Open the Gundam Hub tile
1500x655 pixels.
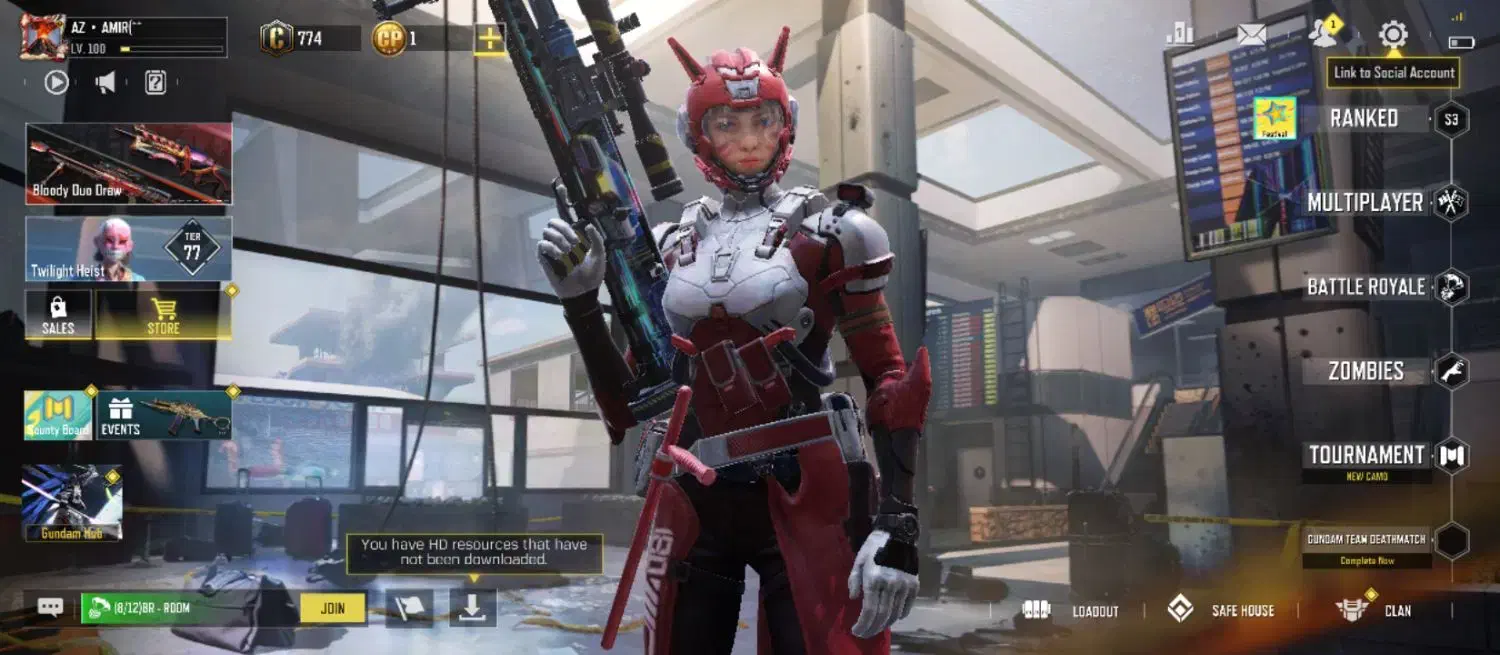[72, 503]
